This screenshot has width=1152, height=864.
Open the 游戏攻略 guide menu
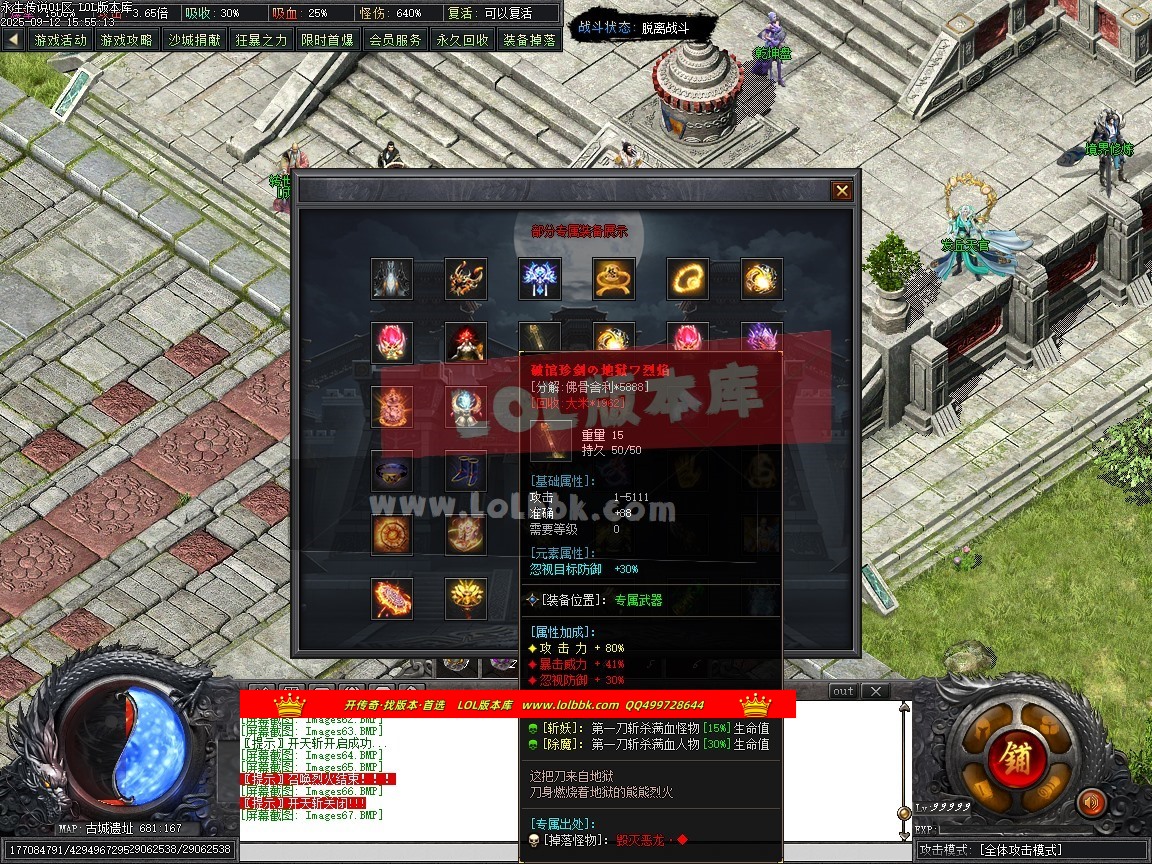point(127,40)
